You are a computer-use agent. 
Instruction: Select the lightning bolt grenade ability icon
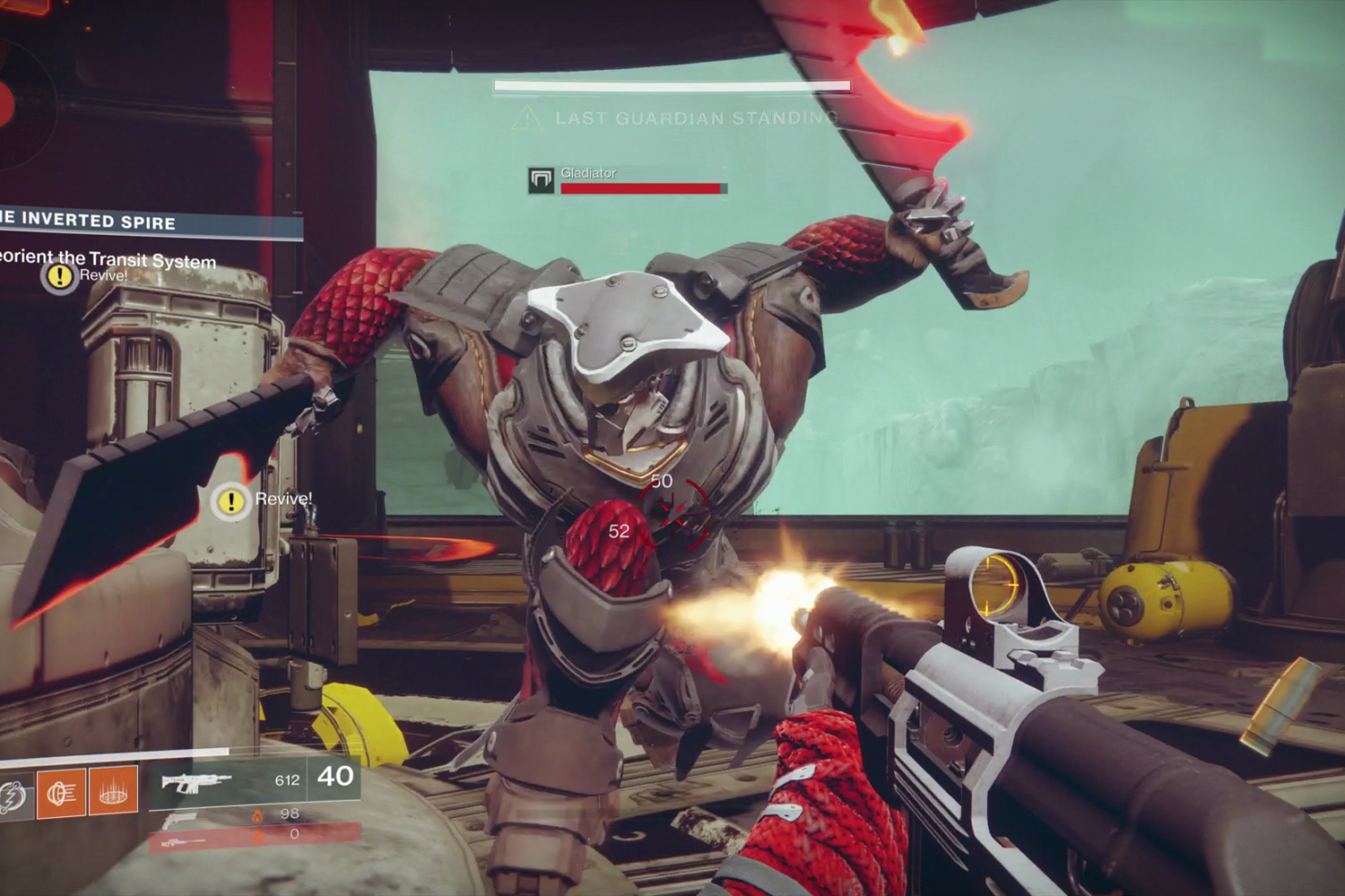tap(13, 794)
